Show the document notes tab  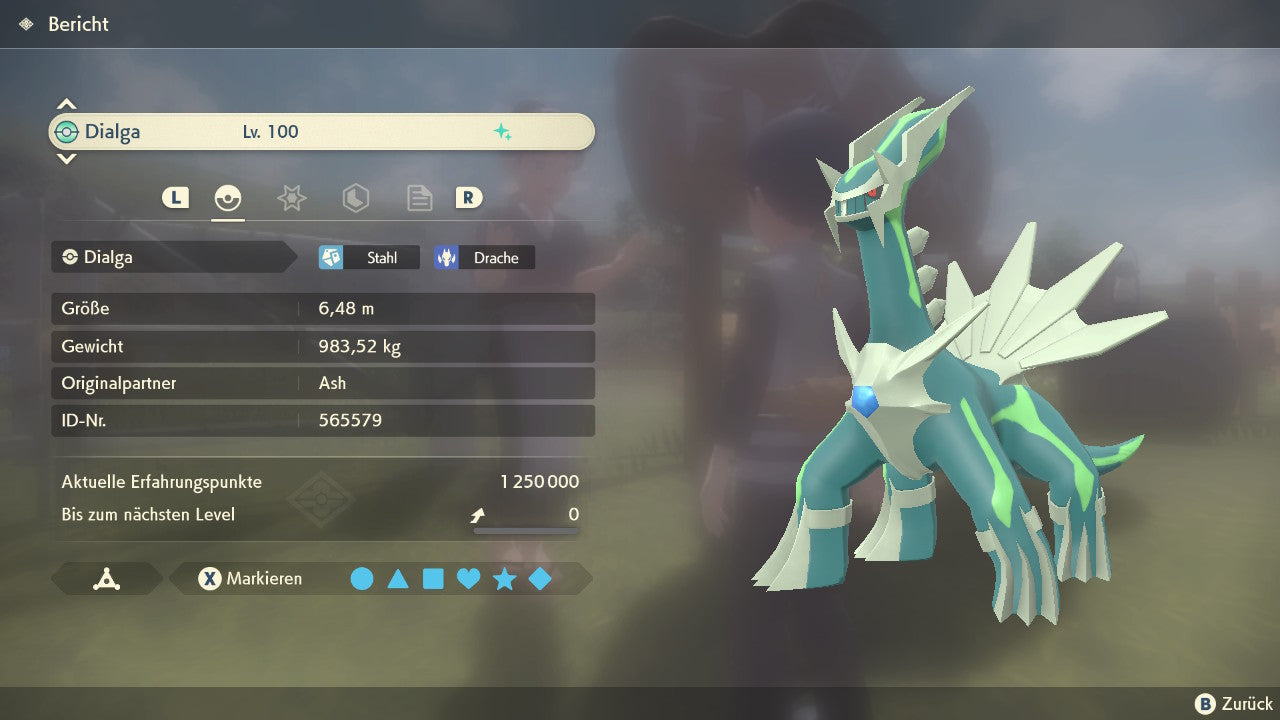click(419, 198)
